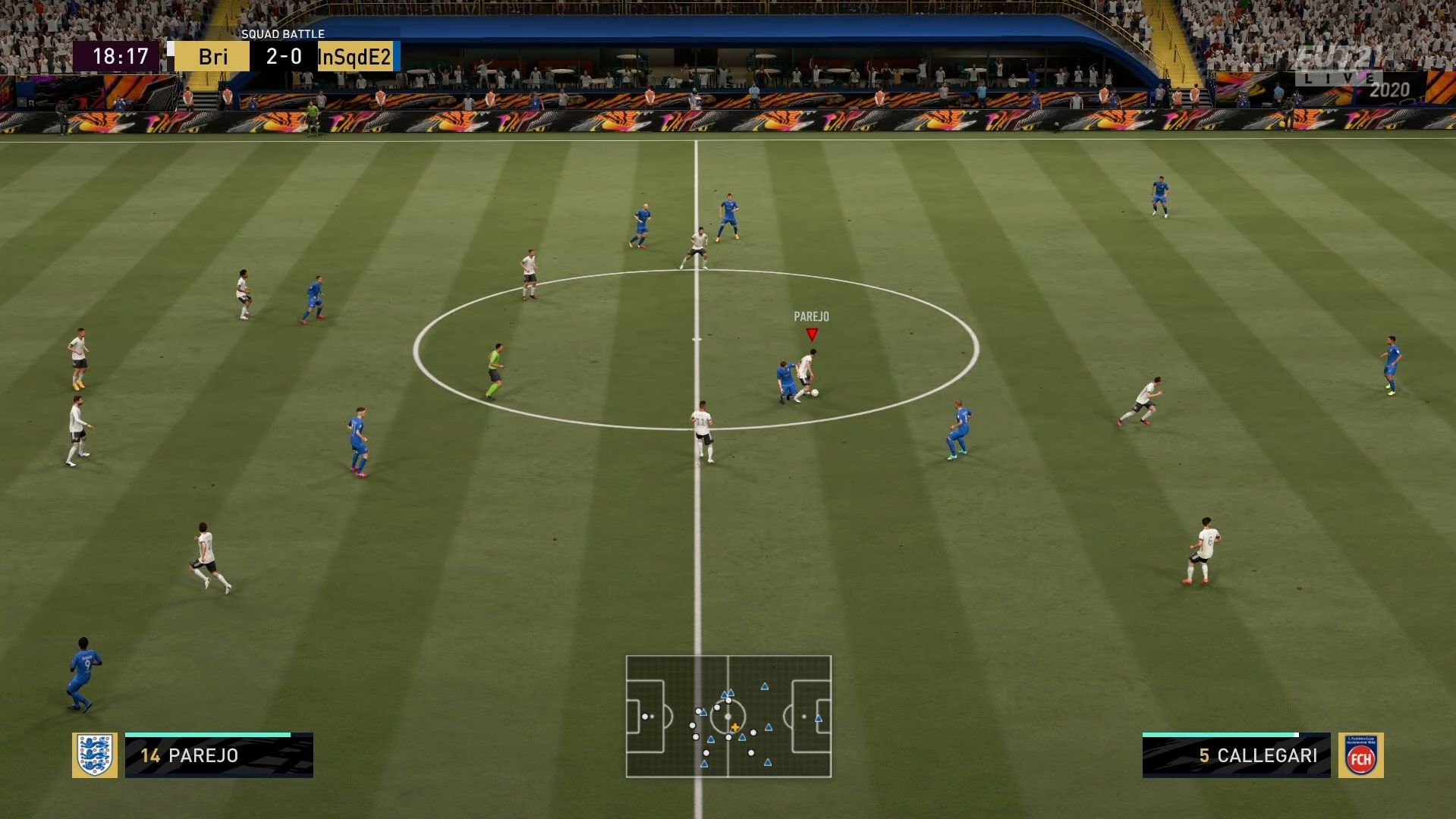The height and width of the screenshot is (819, 1456).
Task: Click the England three lions crest badge
Action: click(x=94, y=755)
